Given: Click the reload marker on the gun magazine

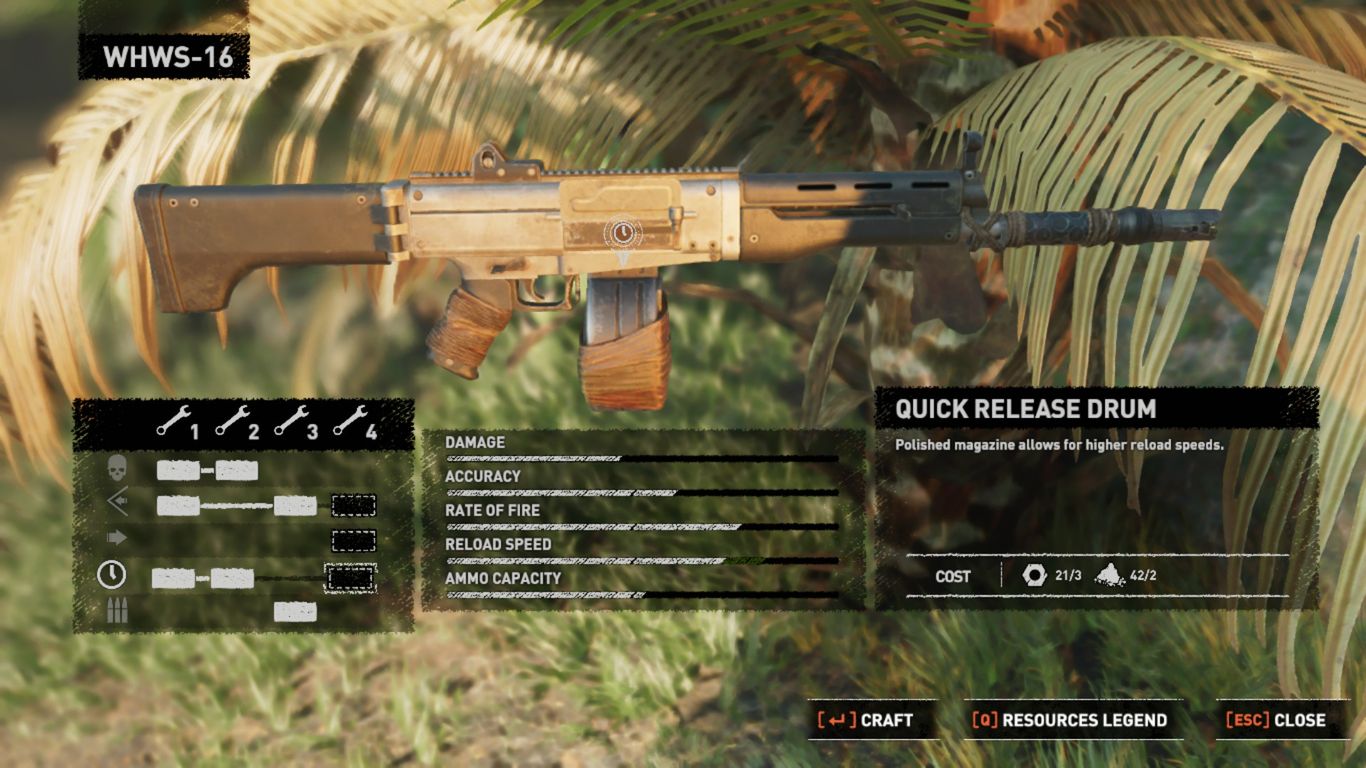Looking at the screenshot, I should (x=622, y=234).
